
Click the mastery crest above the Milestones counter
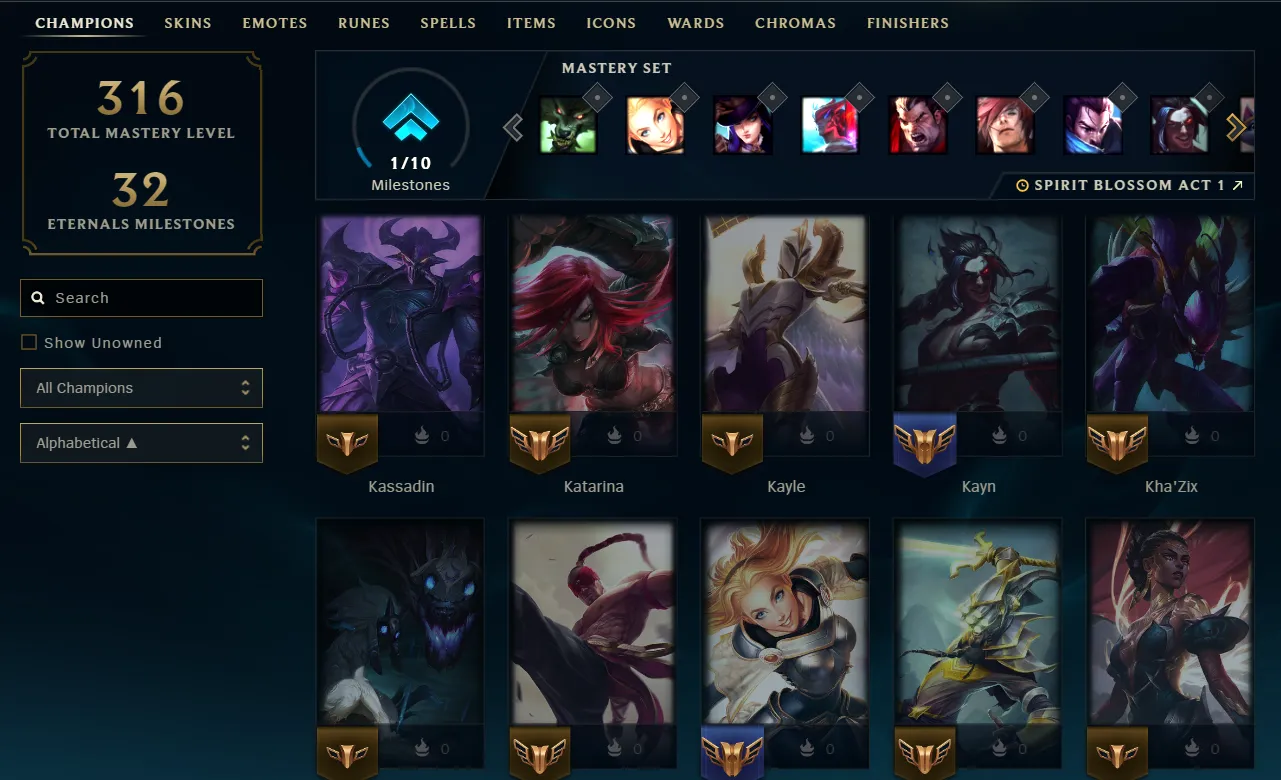(x=410, y=118)
